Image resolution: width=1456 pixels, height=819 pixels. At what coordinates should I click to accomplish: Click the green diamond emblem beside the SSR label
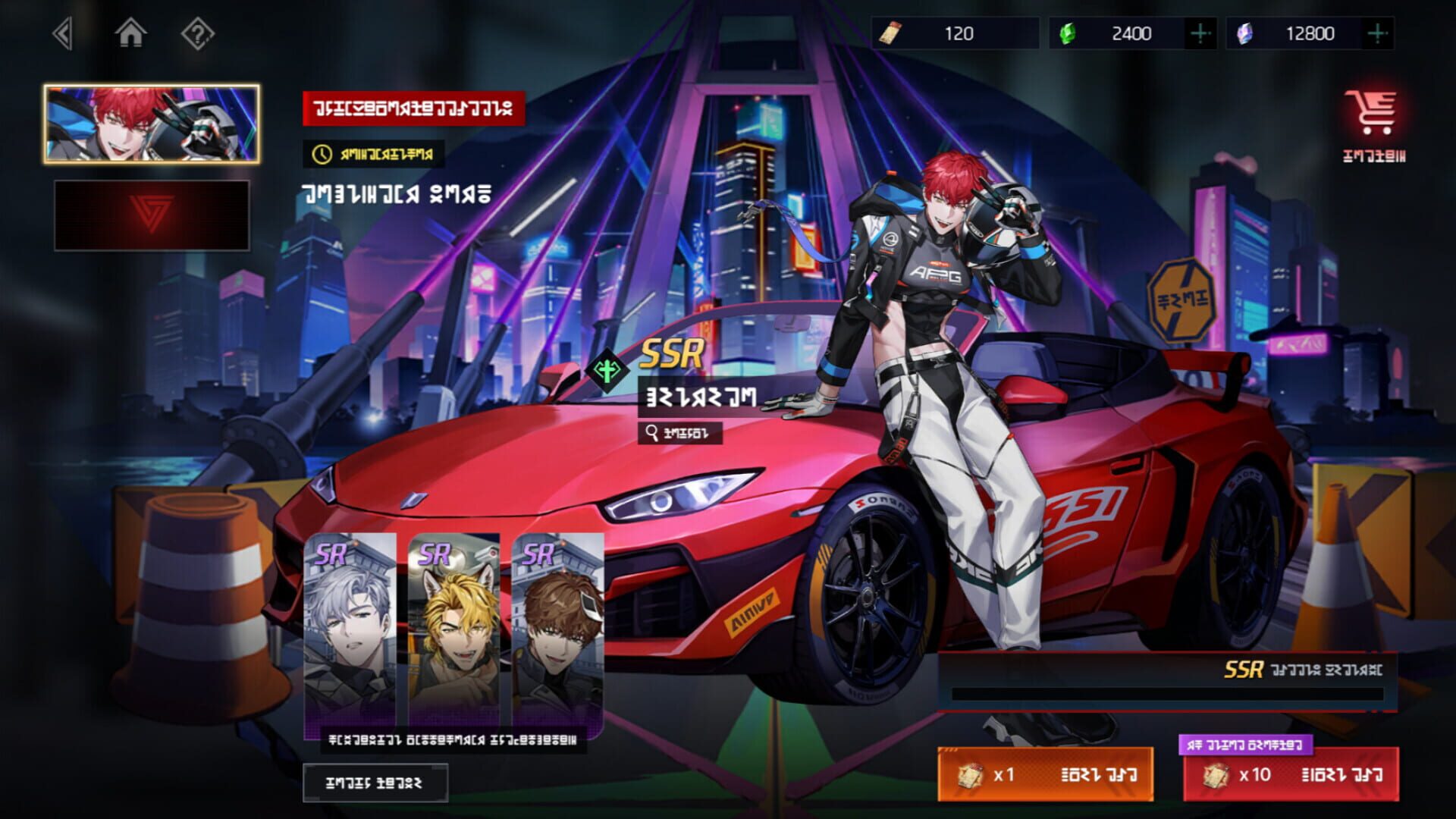coord(607,371)
